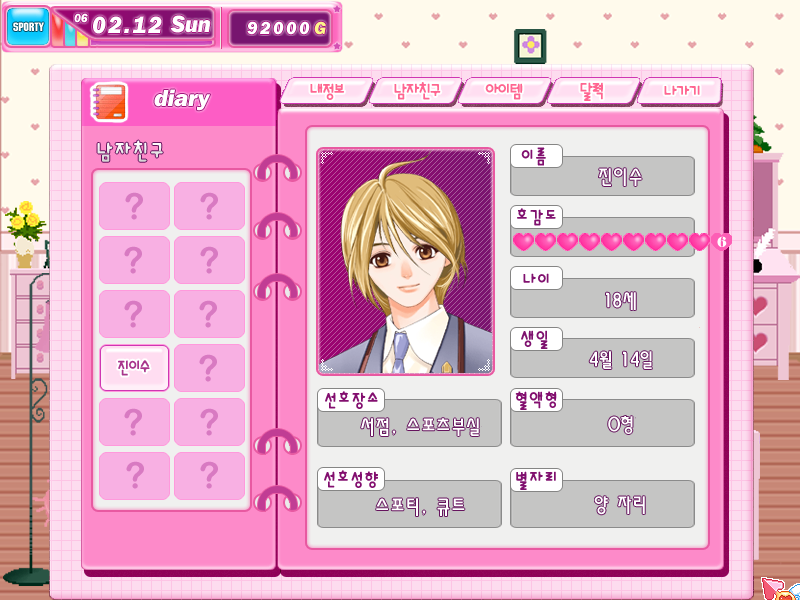Image resolution: width=800 pixels, height=600 pixels.
Task: Click the 나가기 exit tab
Action: point(680,91)
